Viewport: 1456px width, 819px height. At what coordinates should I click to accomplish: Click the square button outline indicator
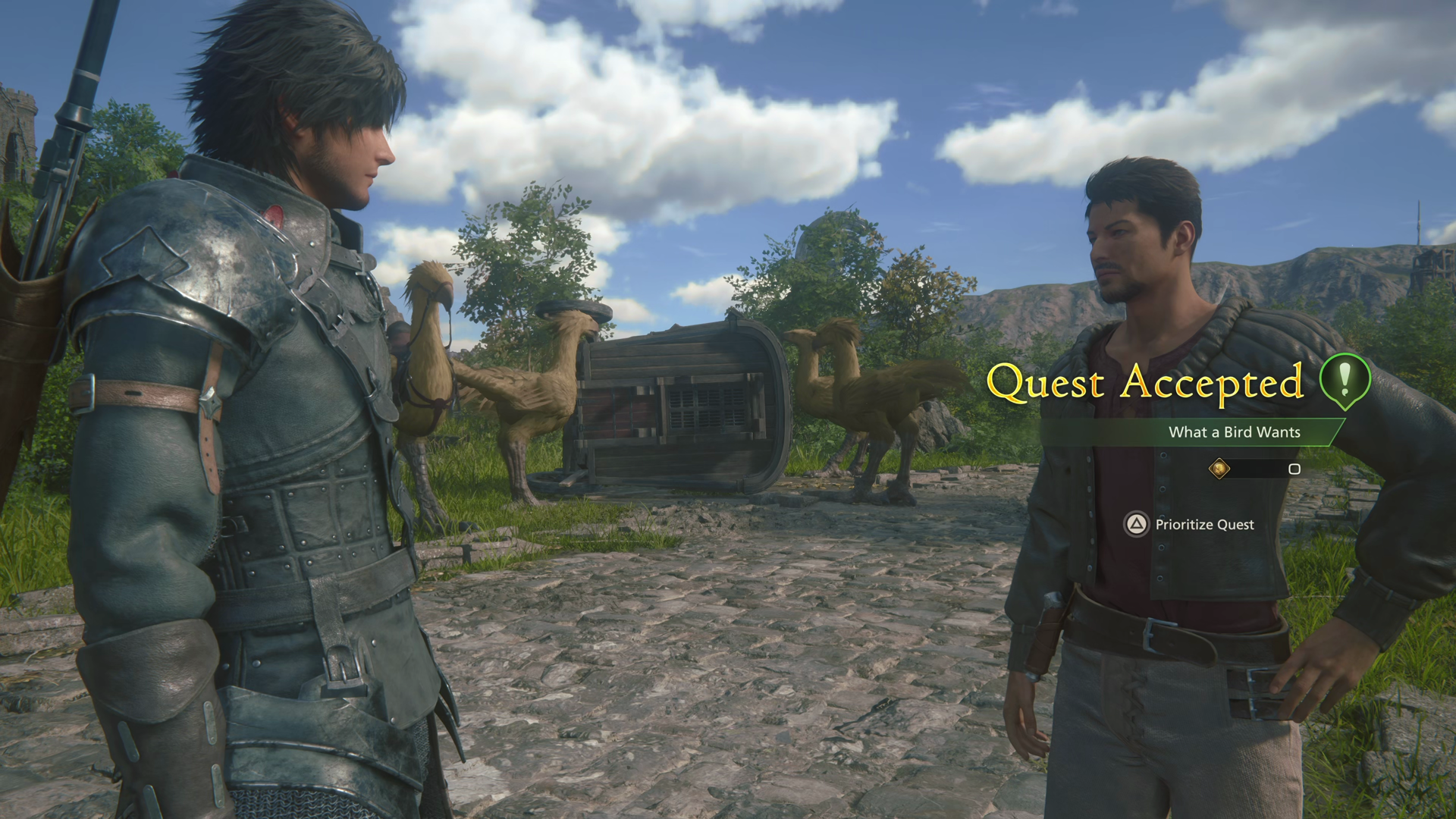point(1294,470)
